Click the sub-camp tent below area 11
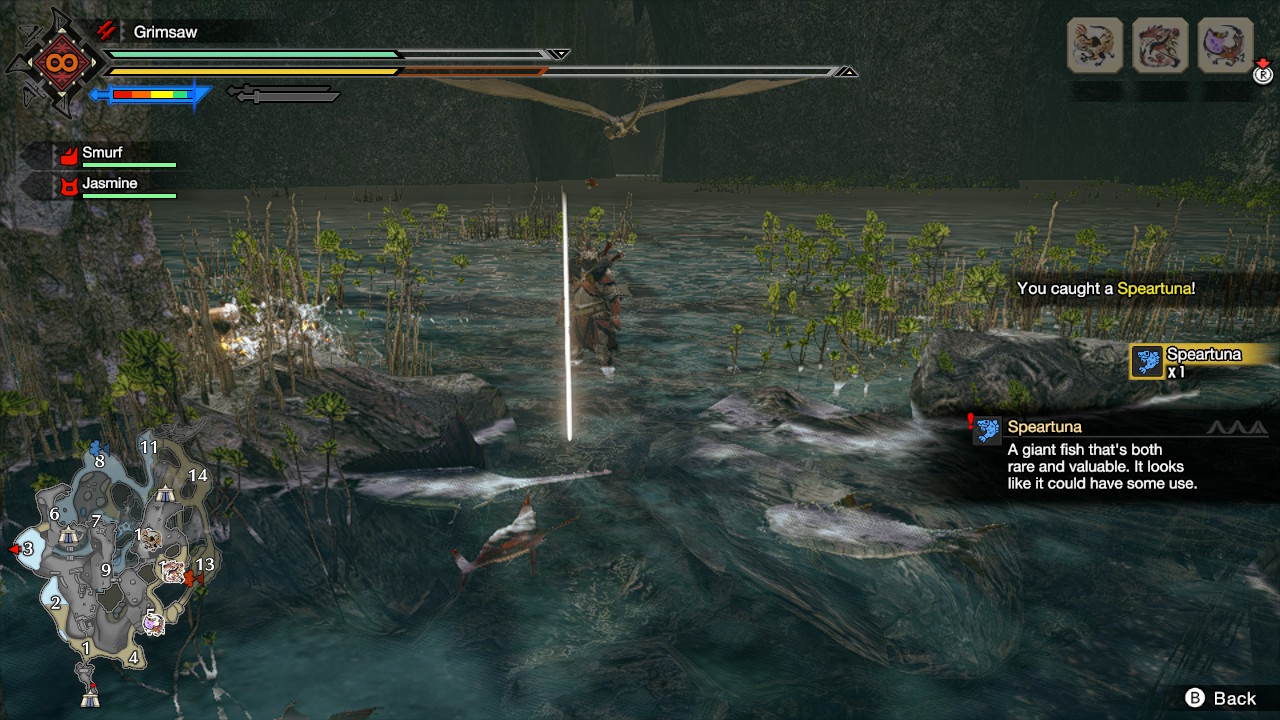The image size is (1280, 720). point(166,491)
